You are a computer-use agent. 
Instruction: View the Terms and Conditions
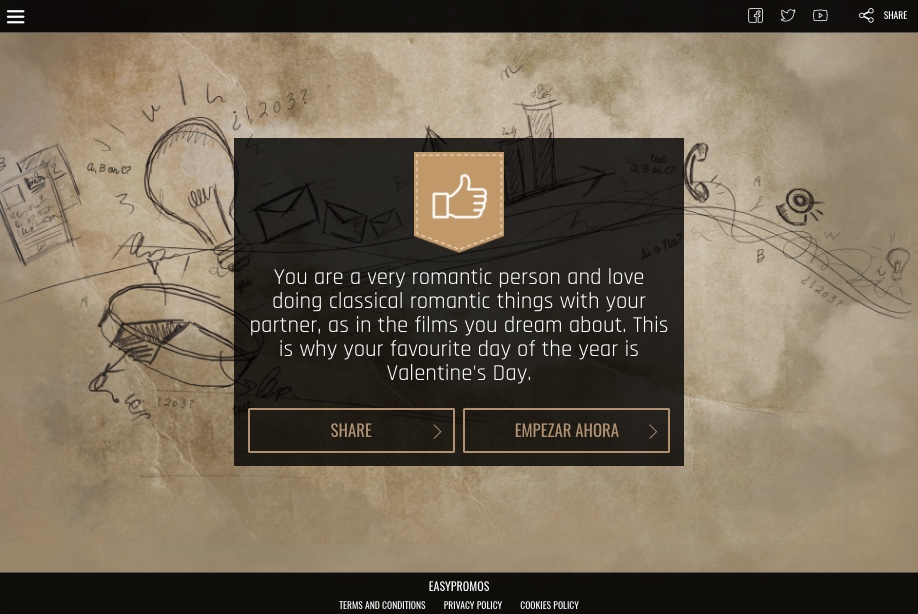click(382, 605)
